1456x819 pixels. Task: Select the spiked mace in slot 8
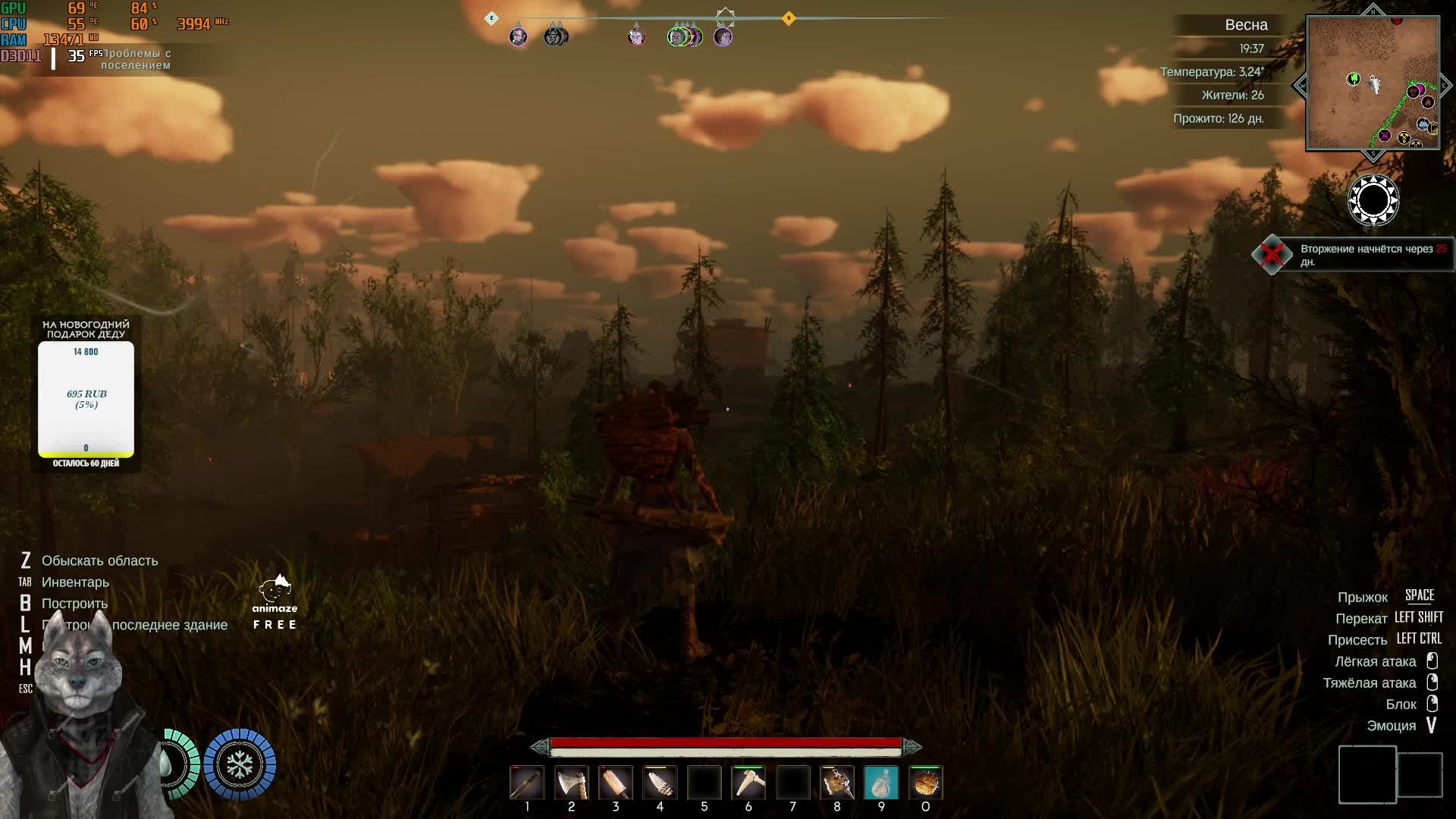tap(837, 783)
